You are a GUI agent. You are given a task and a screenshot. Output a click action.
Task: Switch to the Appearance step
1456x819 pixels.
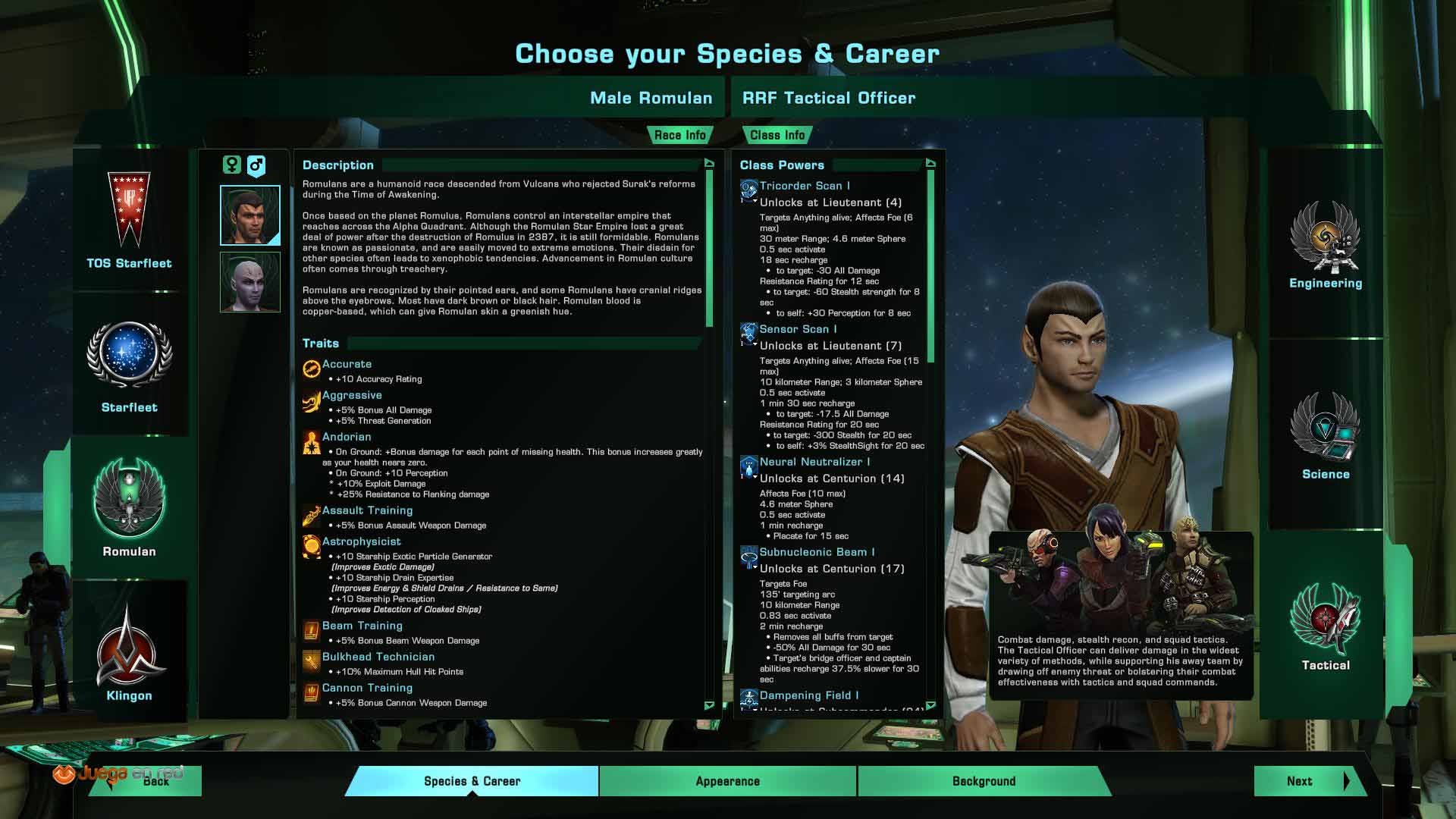[x=727, y=781]
